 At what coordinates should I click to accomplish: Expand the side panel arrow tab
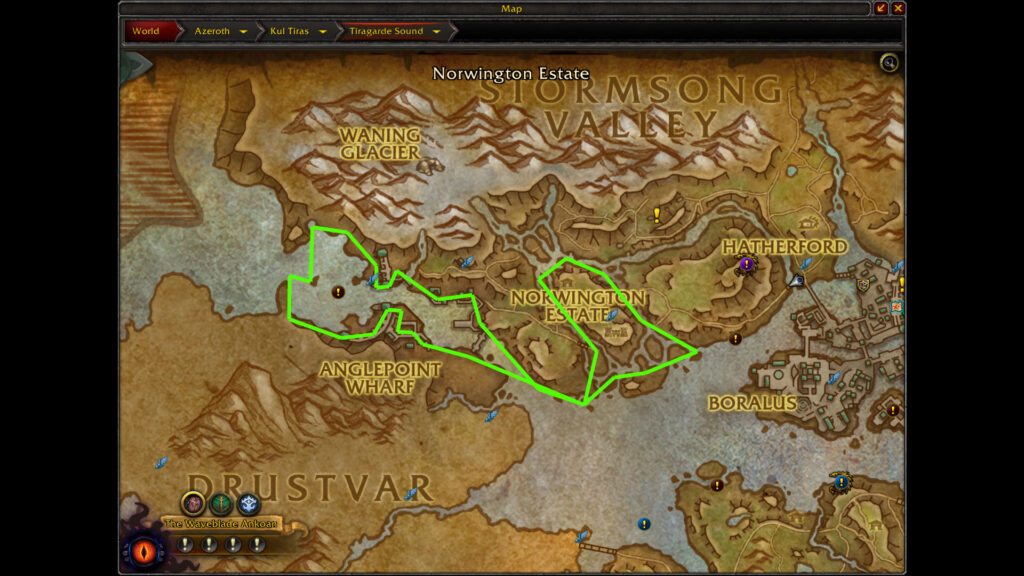click(136, 67)
